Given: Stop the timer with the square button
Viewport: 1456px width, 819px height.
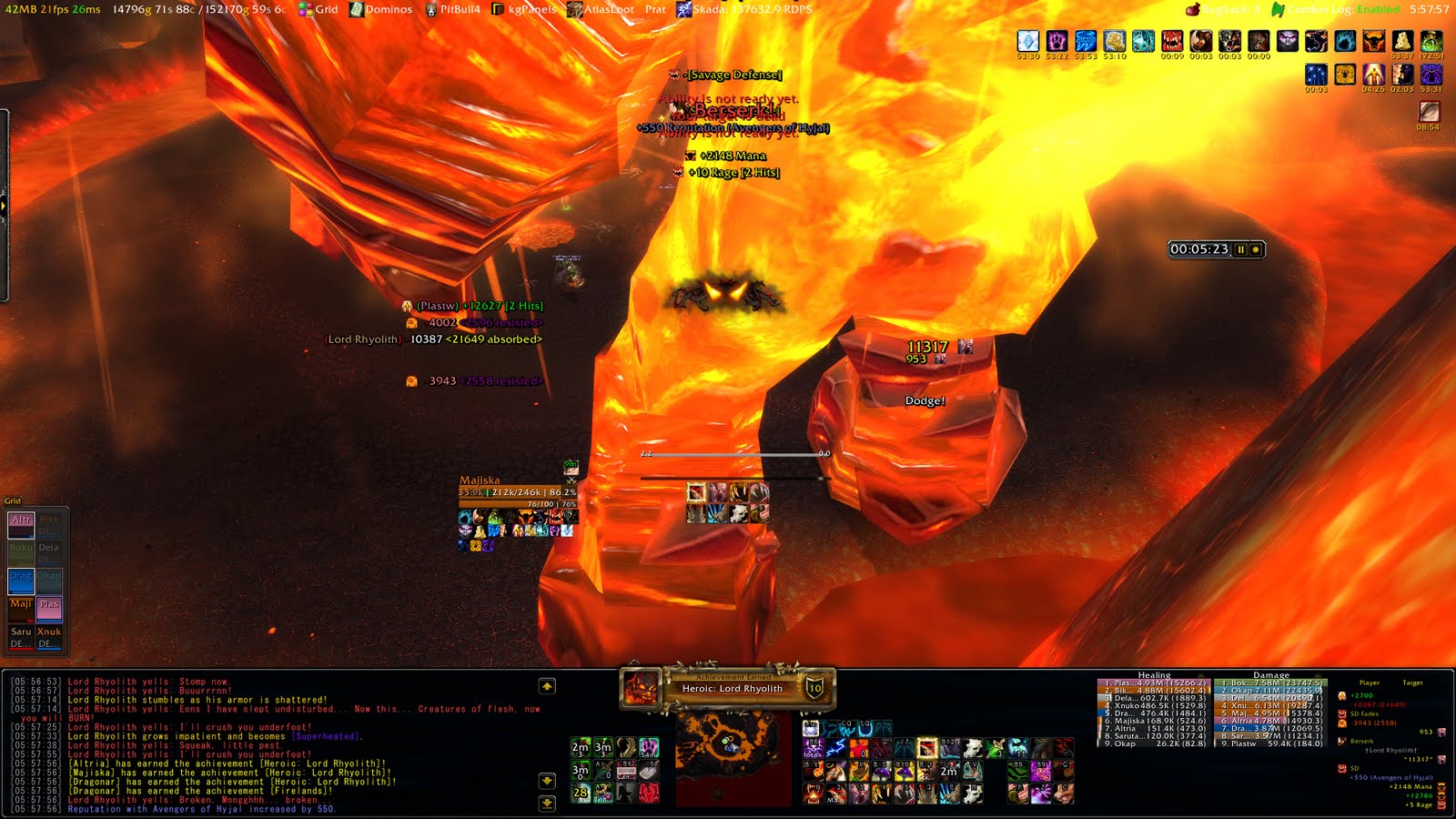Looking at the screenshot, I should (x=1257, y=248).
